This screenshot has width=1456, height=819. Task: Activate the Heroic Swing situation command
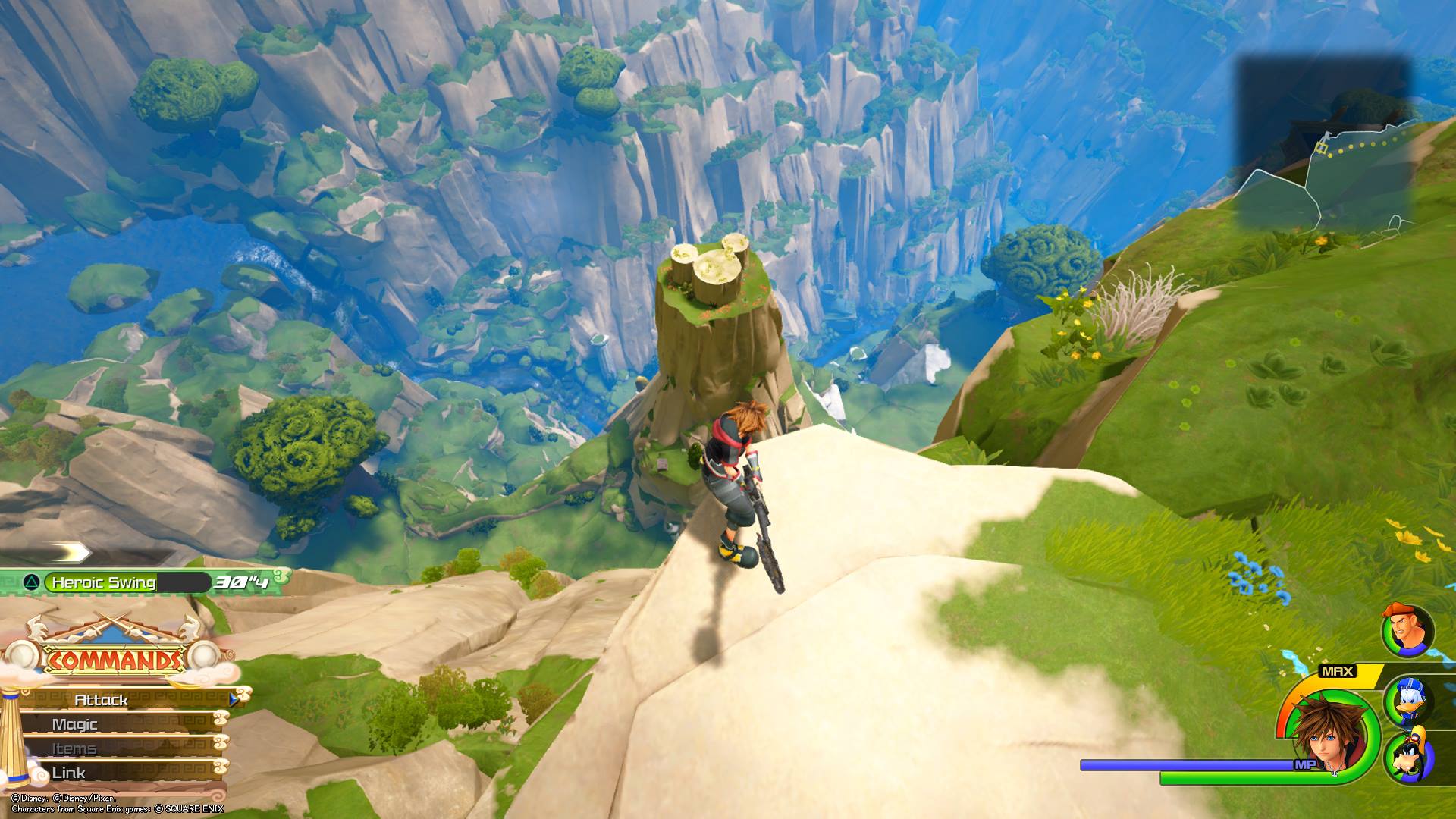[104, 582]
